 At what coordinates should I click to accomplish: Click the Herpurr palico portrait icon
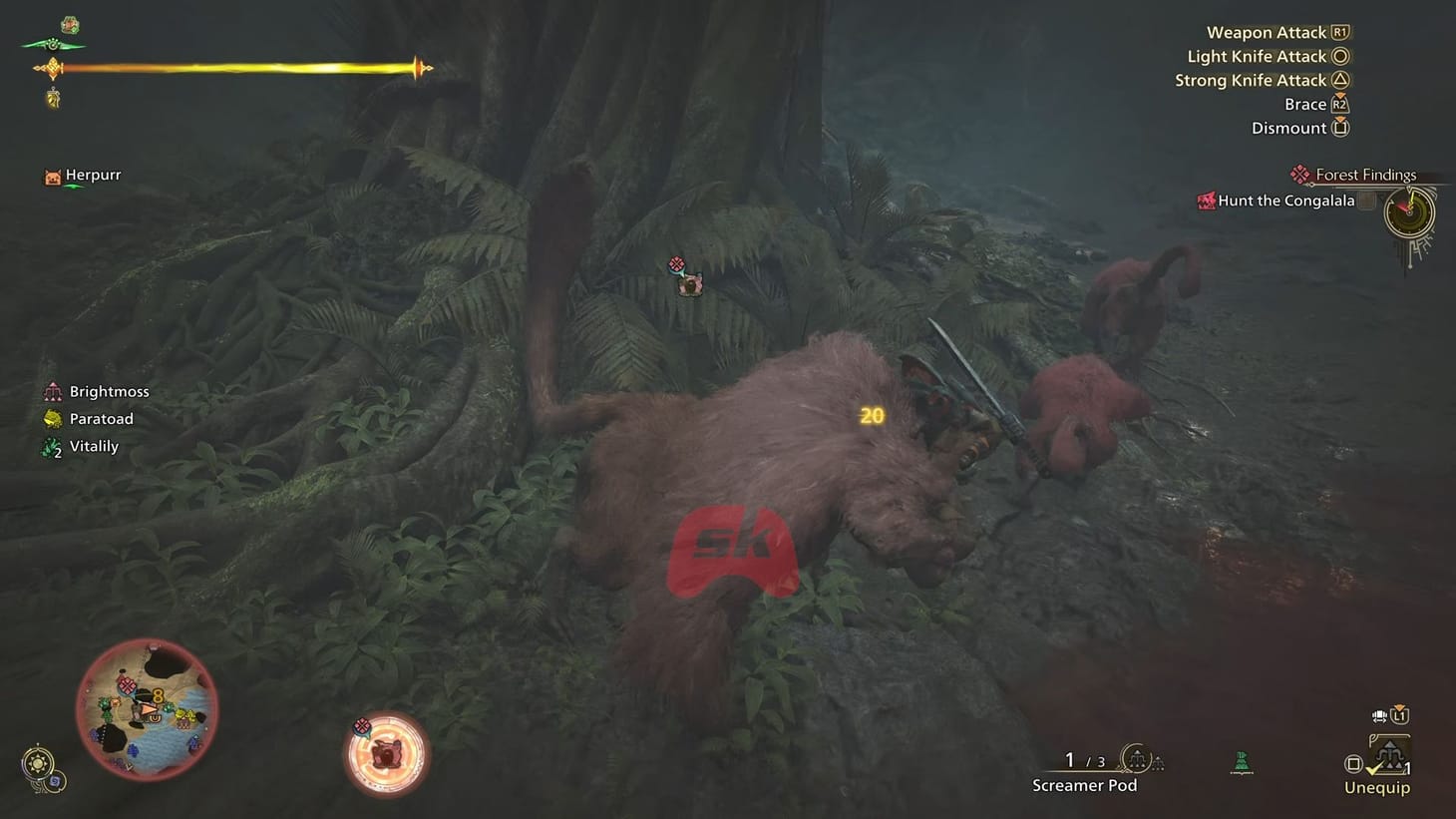click(52, 176)
